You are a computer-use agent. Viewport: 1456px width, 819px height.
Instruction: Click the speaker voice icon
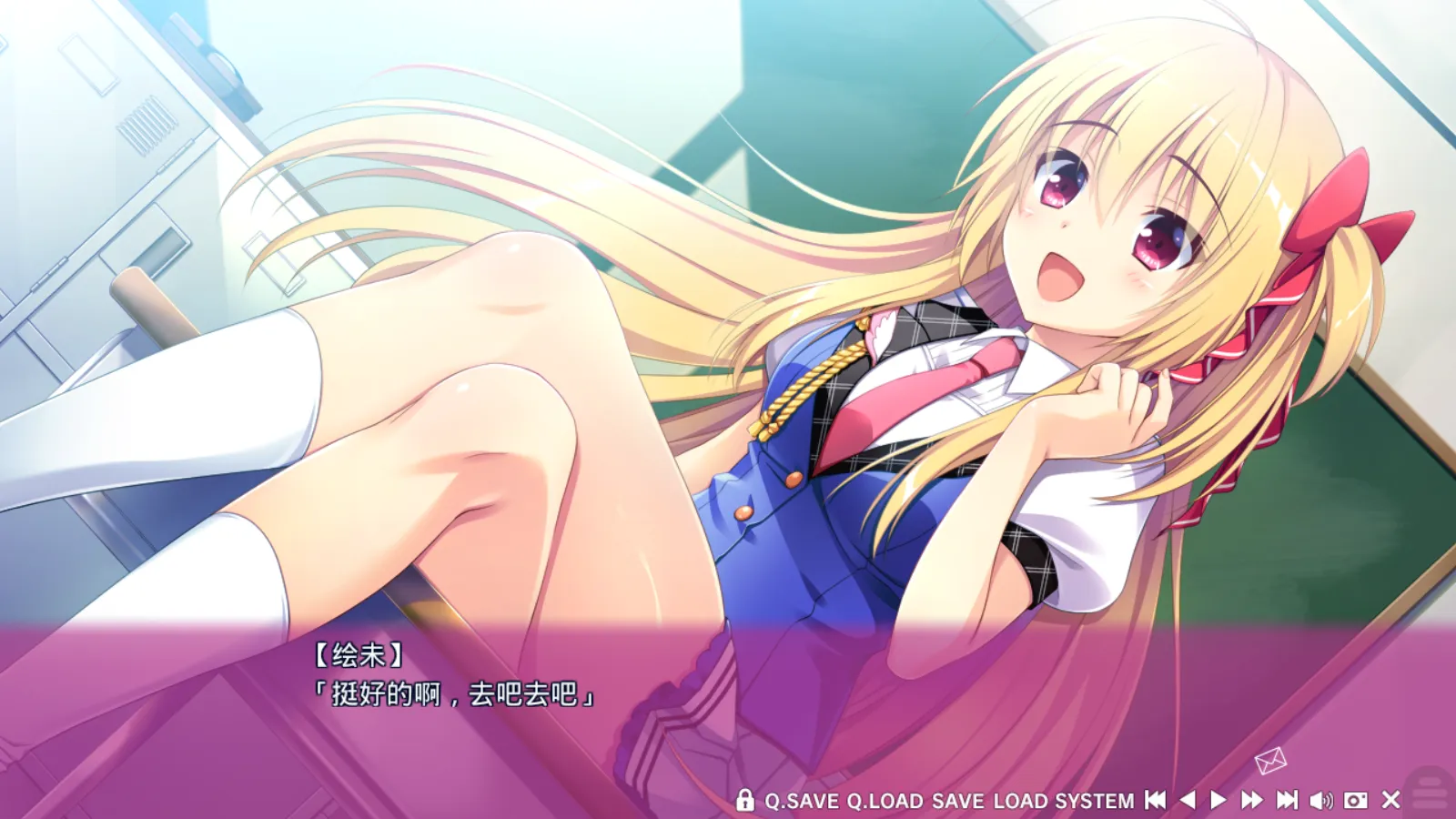[1320, 800]
